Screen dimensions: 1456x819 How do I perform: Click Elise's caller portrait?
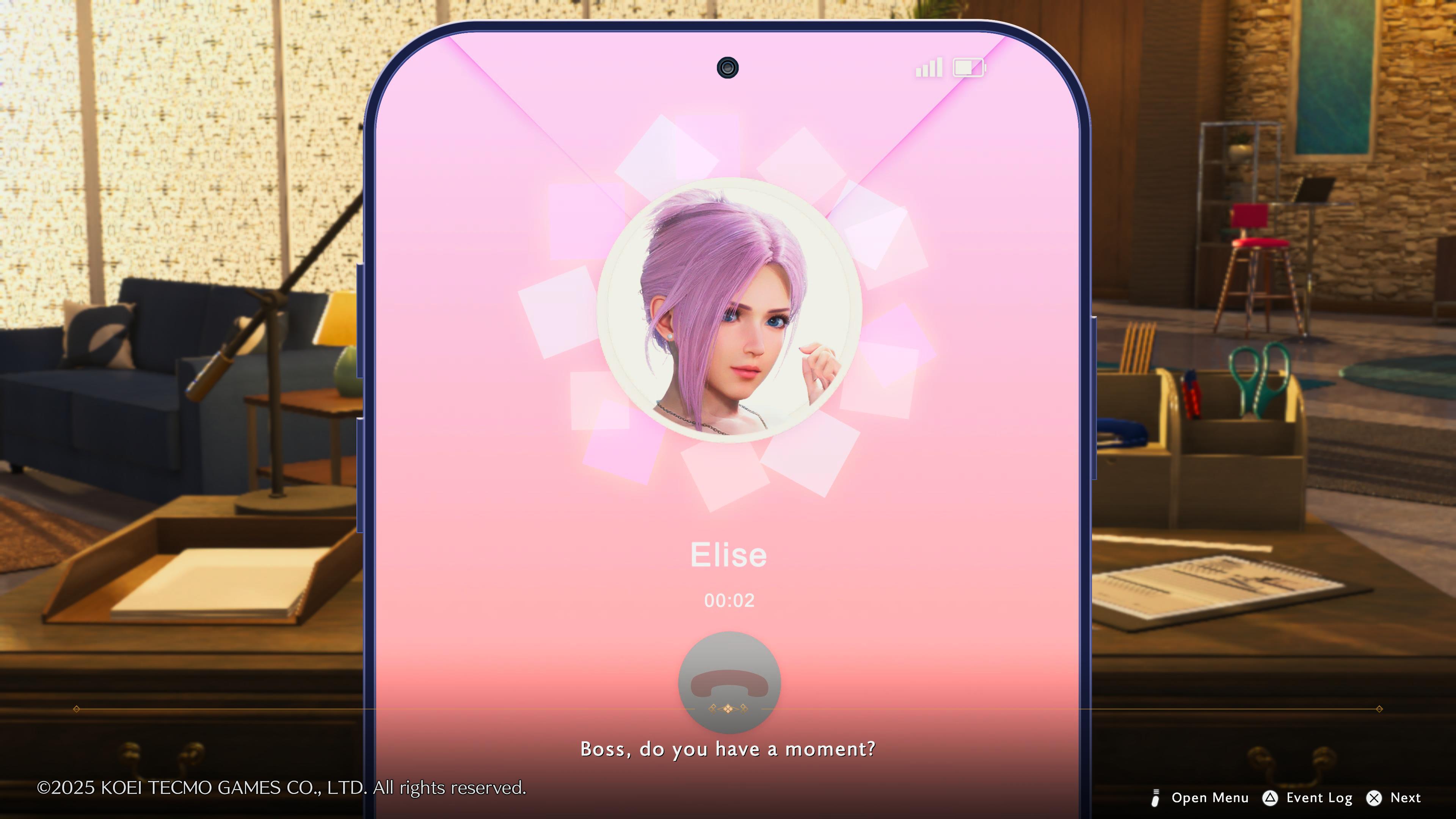point(729,309)
